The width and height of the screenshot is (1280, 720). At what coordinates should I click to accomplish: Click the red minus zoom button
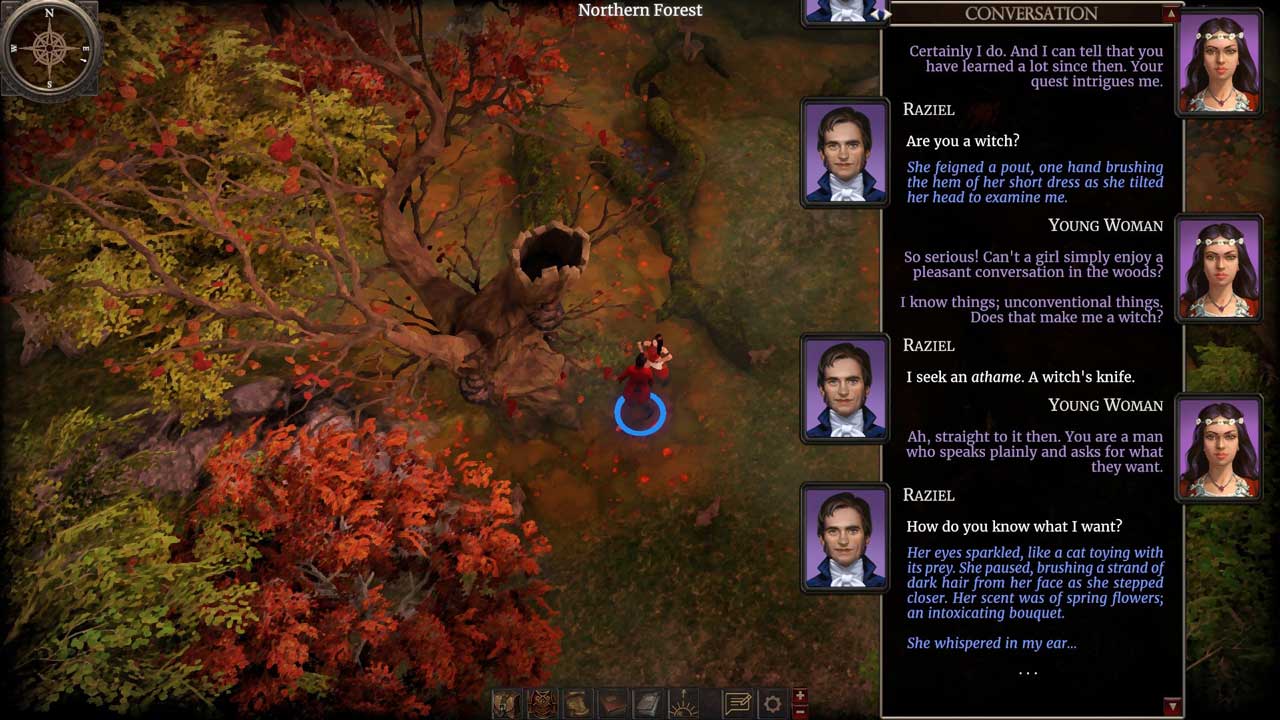[799, 712]
